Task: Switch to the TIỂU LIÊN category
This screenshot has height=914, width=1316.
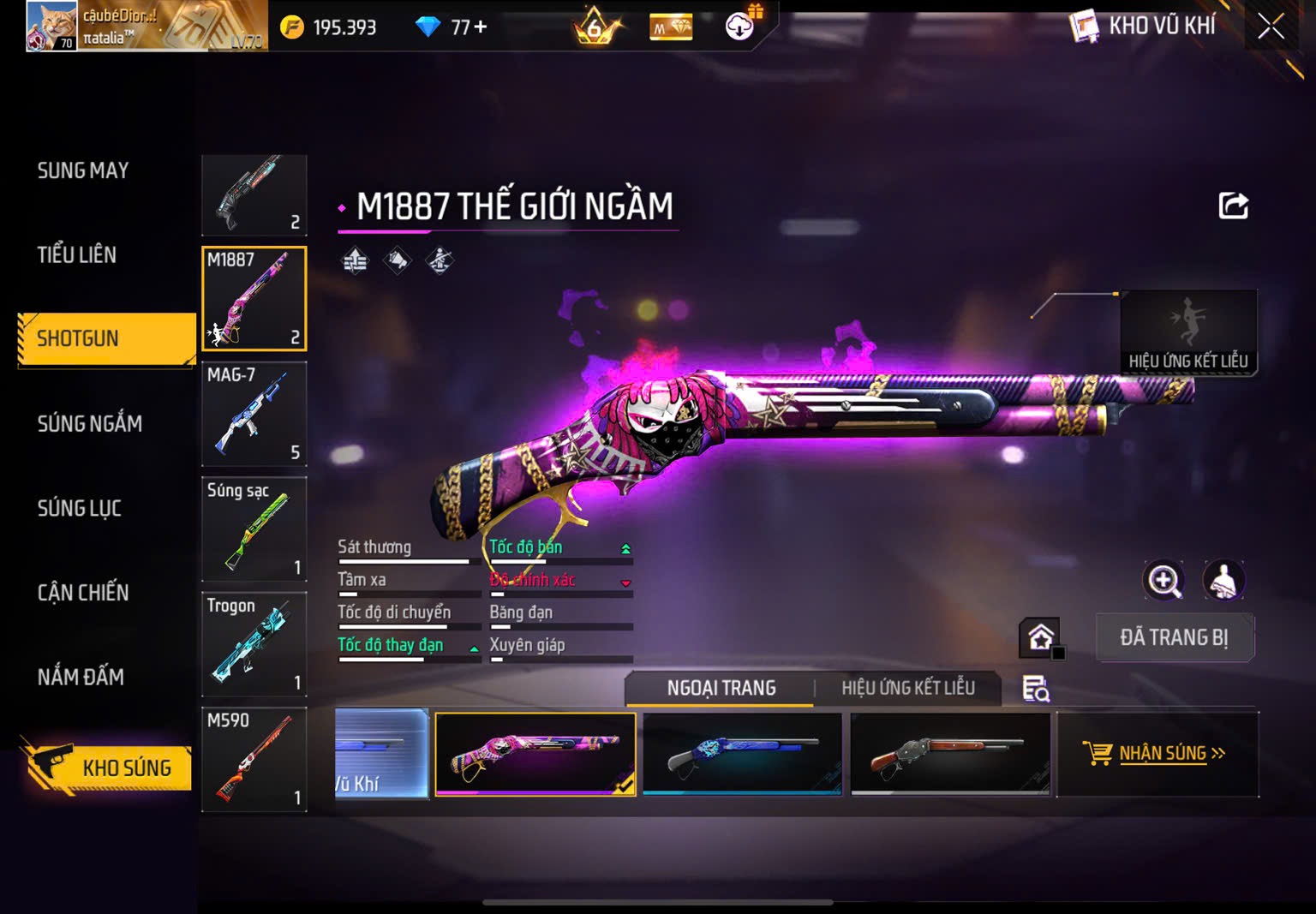Action: tap(77, 254)
